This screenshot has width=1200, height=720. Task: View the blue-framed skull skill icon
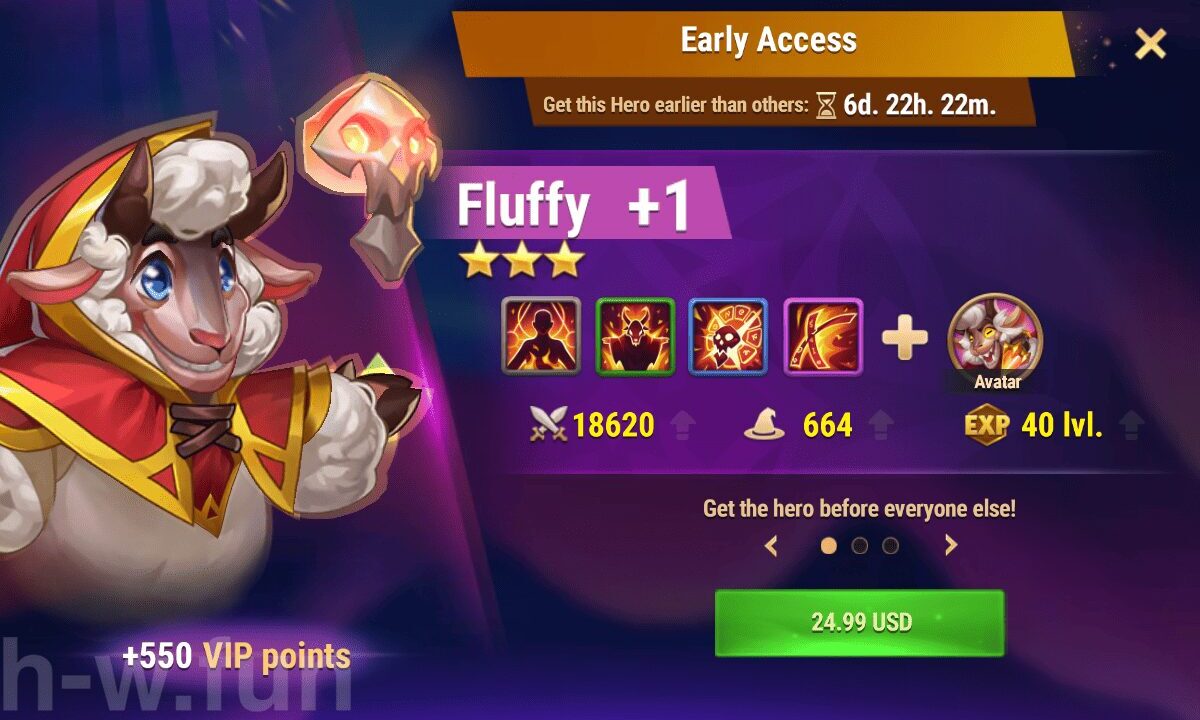728,337
